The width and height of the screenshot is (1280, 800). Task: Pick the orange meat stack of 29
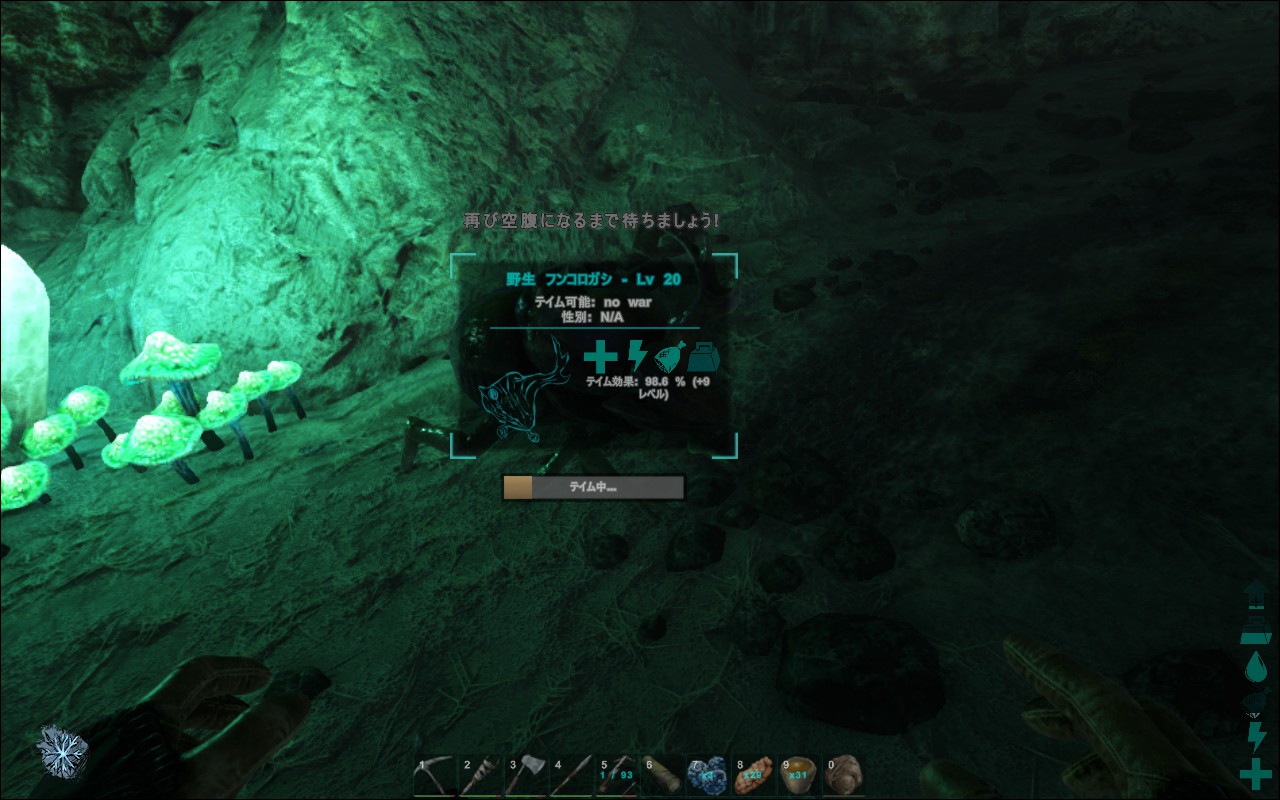tap(753, 775)
